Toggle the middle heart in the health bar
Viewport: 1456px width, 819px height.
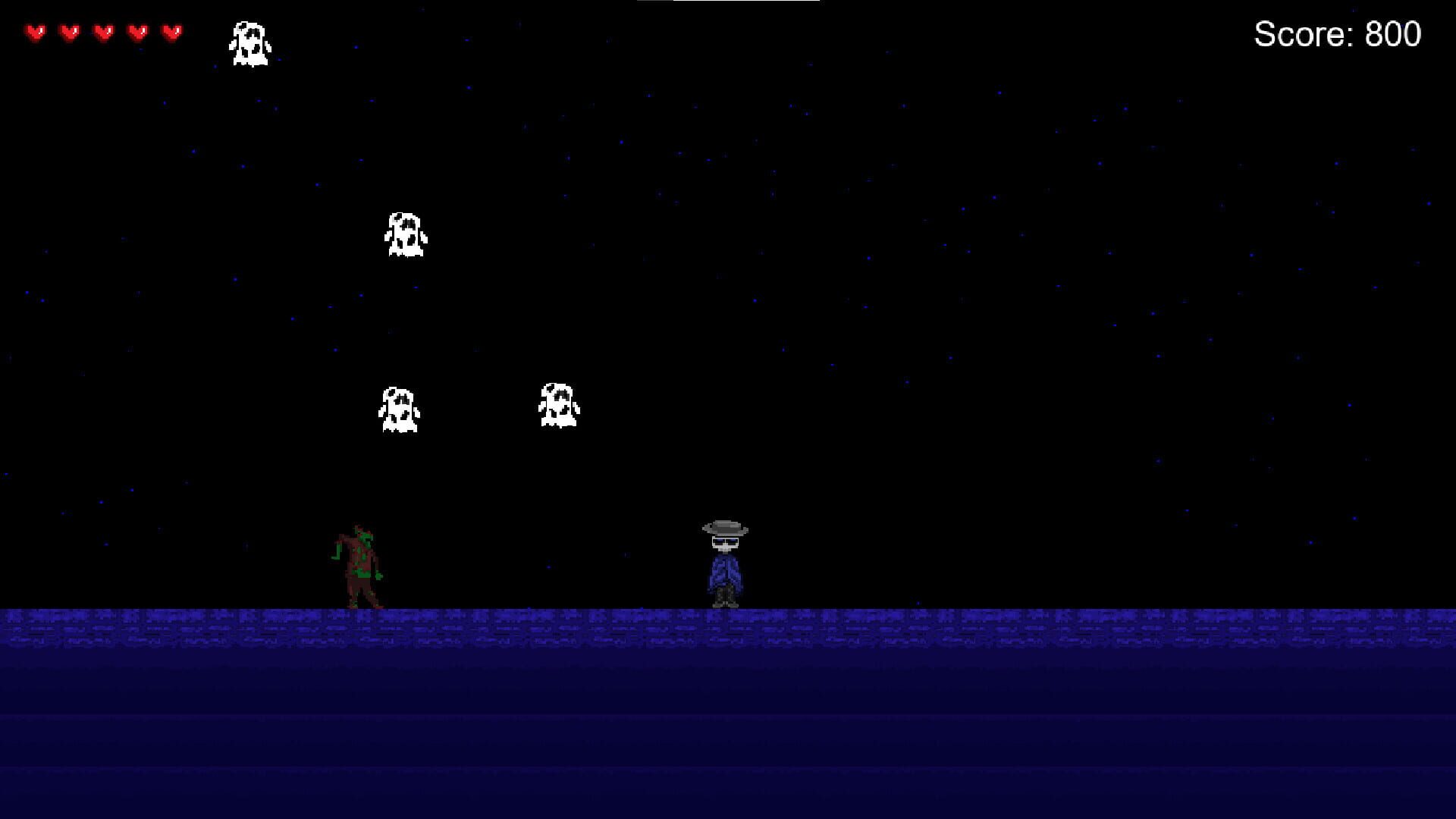102,33
